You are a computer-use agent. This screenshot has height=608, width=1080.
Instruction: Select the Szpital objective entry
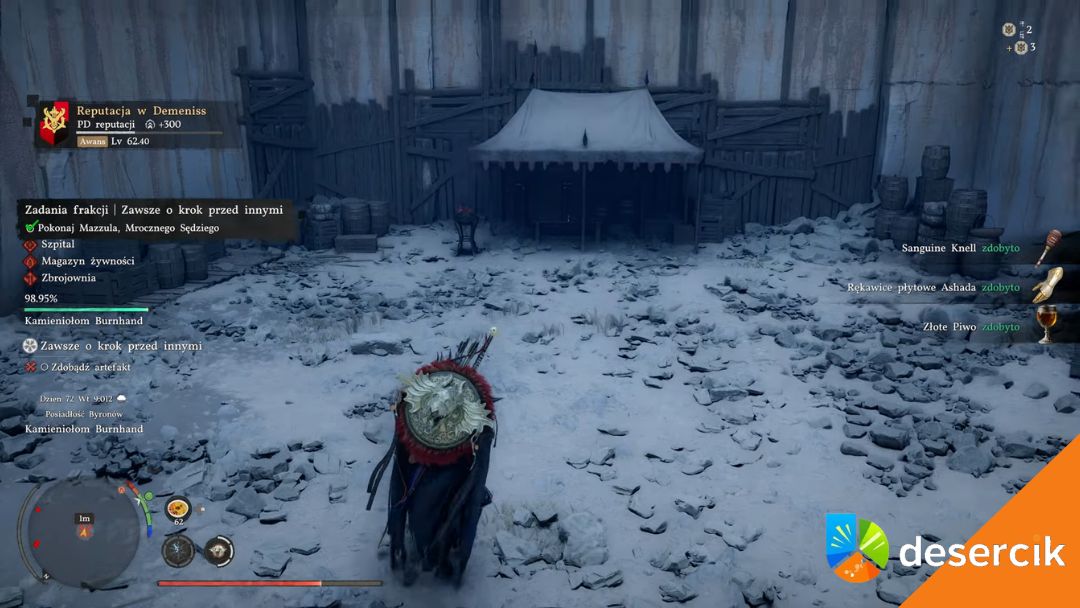point(58,244)
